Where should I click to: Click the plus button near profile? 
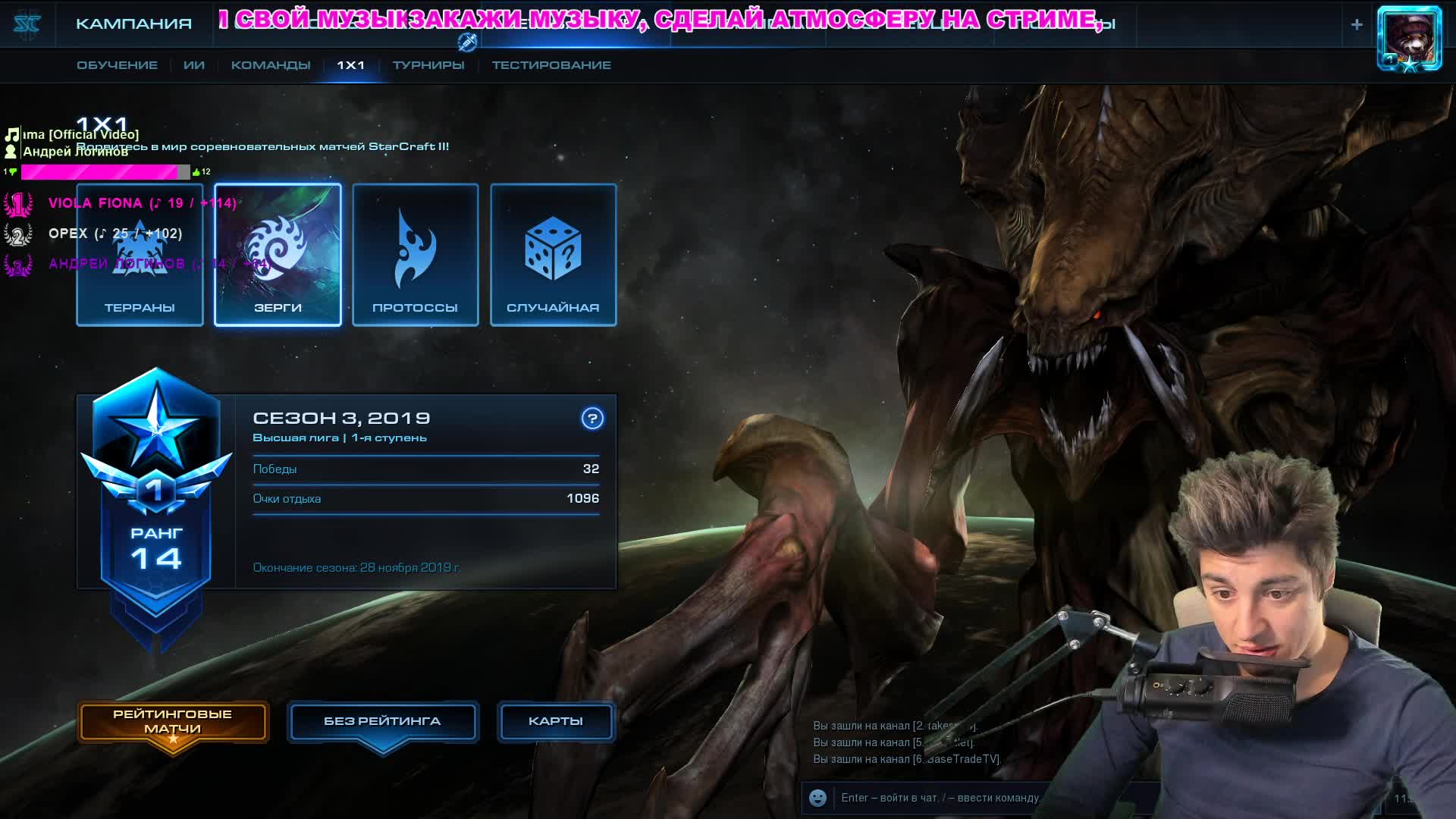[x=1357, y=24]
